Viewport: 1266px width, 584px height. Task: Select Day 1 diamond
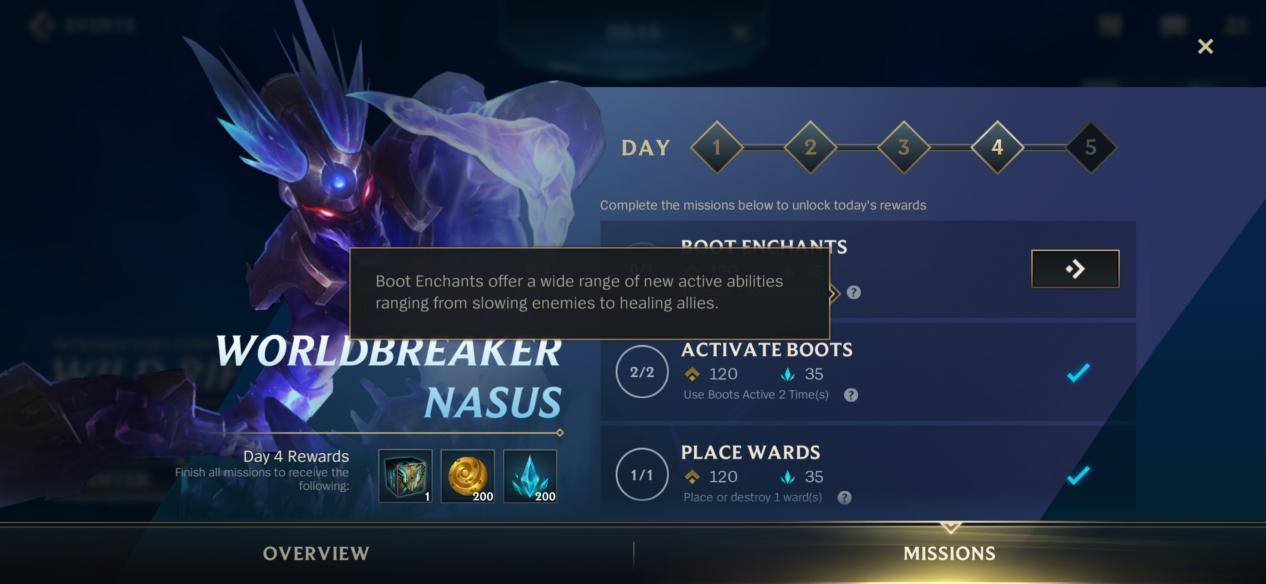click(716, 148)
